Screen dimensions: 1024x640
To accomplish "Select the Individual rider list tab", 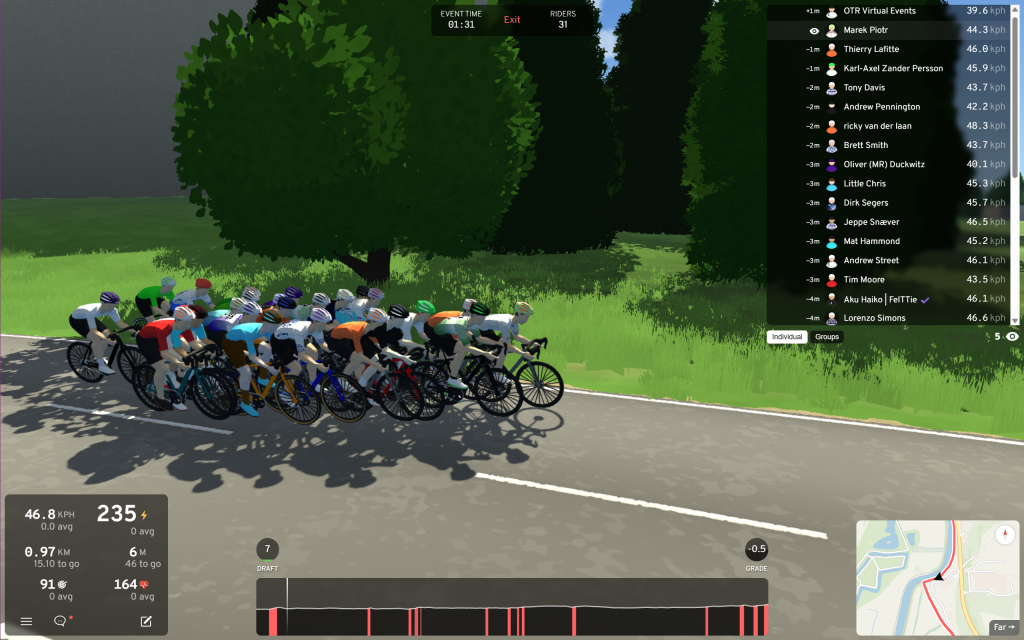I will (788, 337).
